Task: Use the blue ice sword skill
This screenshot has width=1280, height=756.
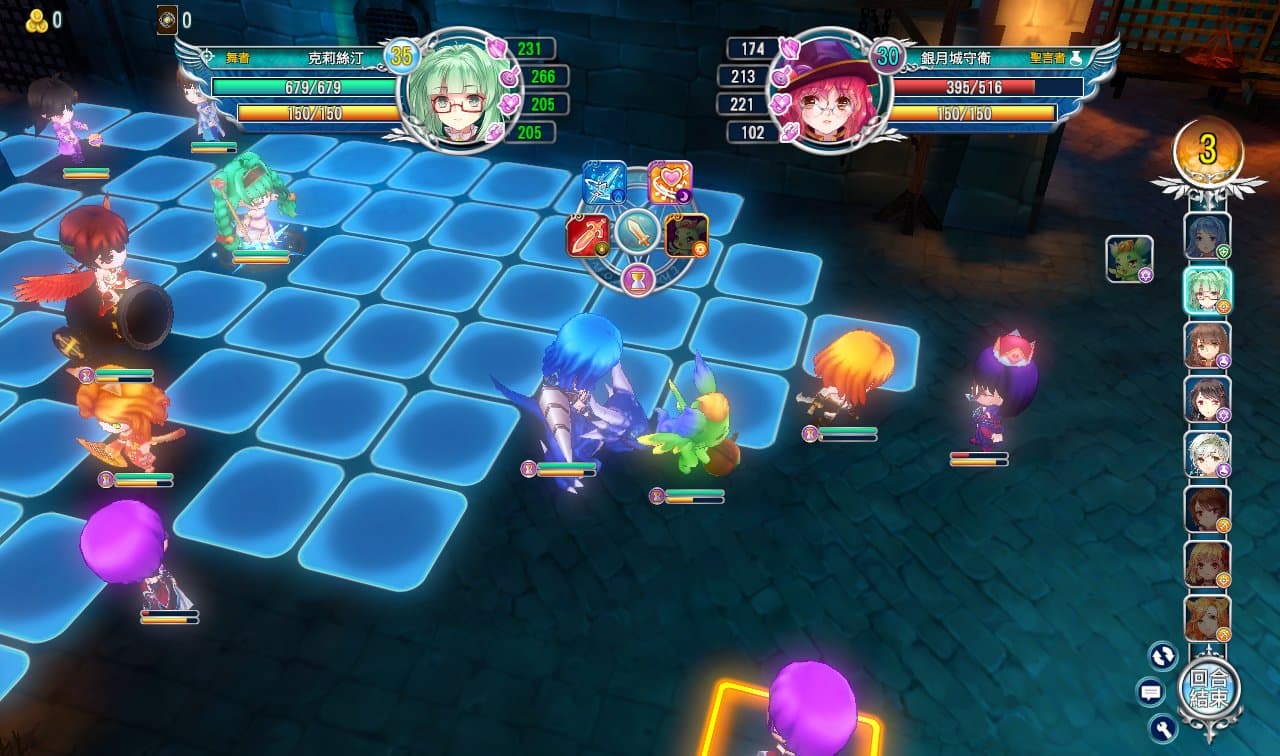Action: click(x=604, y=183)
